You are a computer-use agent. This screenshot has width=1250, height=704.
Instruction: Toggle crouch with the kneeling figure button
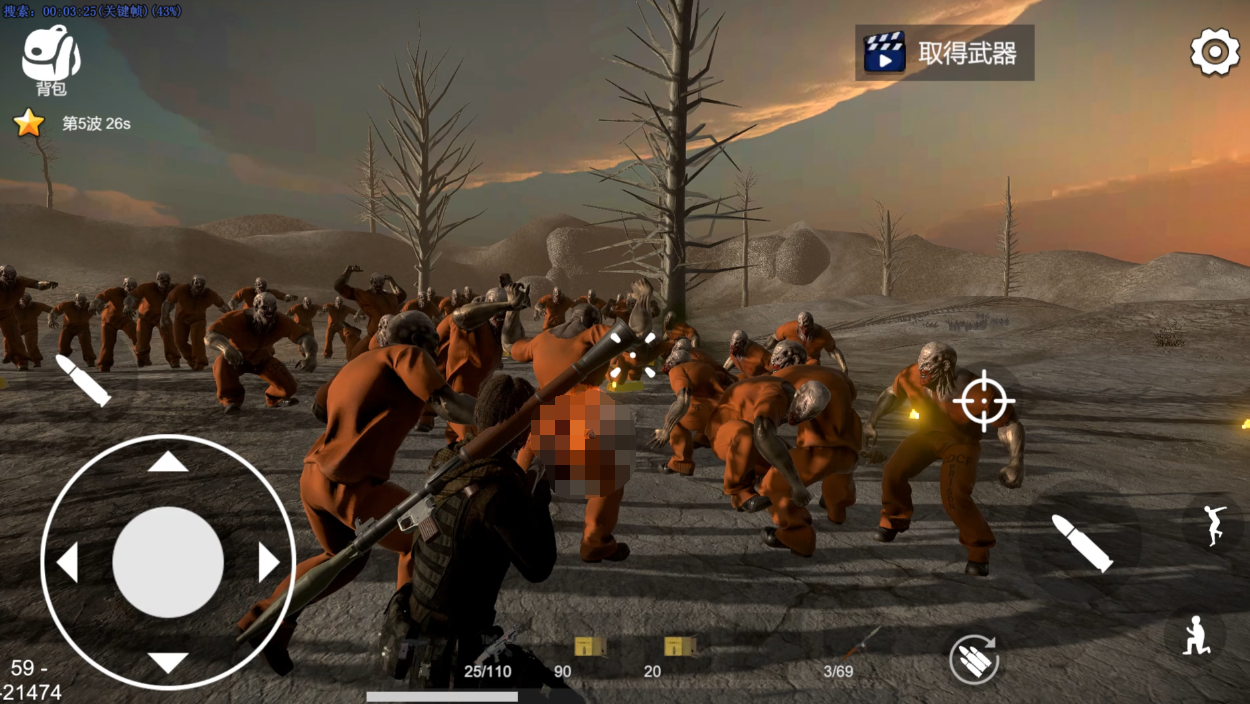1196,635
